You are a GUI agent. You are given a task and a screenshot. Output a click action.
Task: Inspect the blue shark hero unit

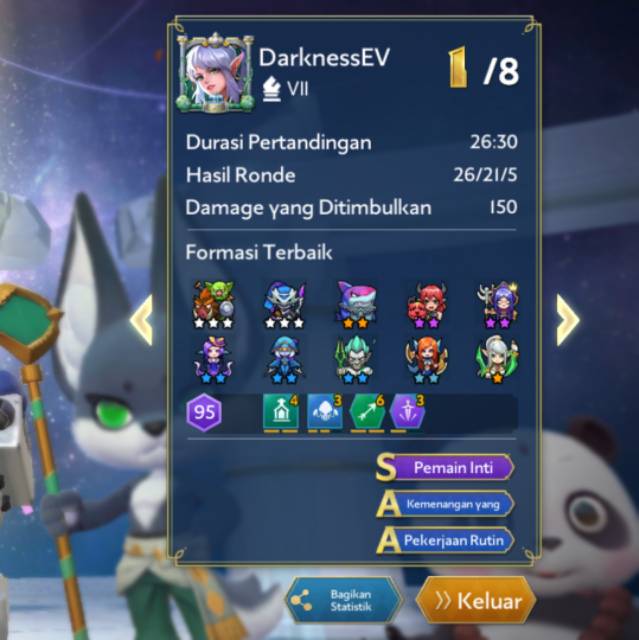[356, 304]
